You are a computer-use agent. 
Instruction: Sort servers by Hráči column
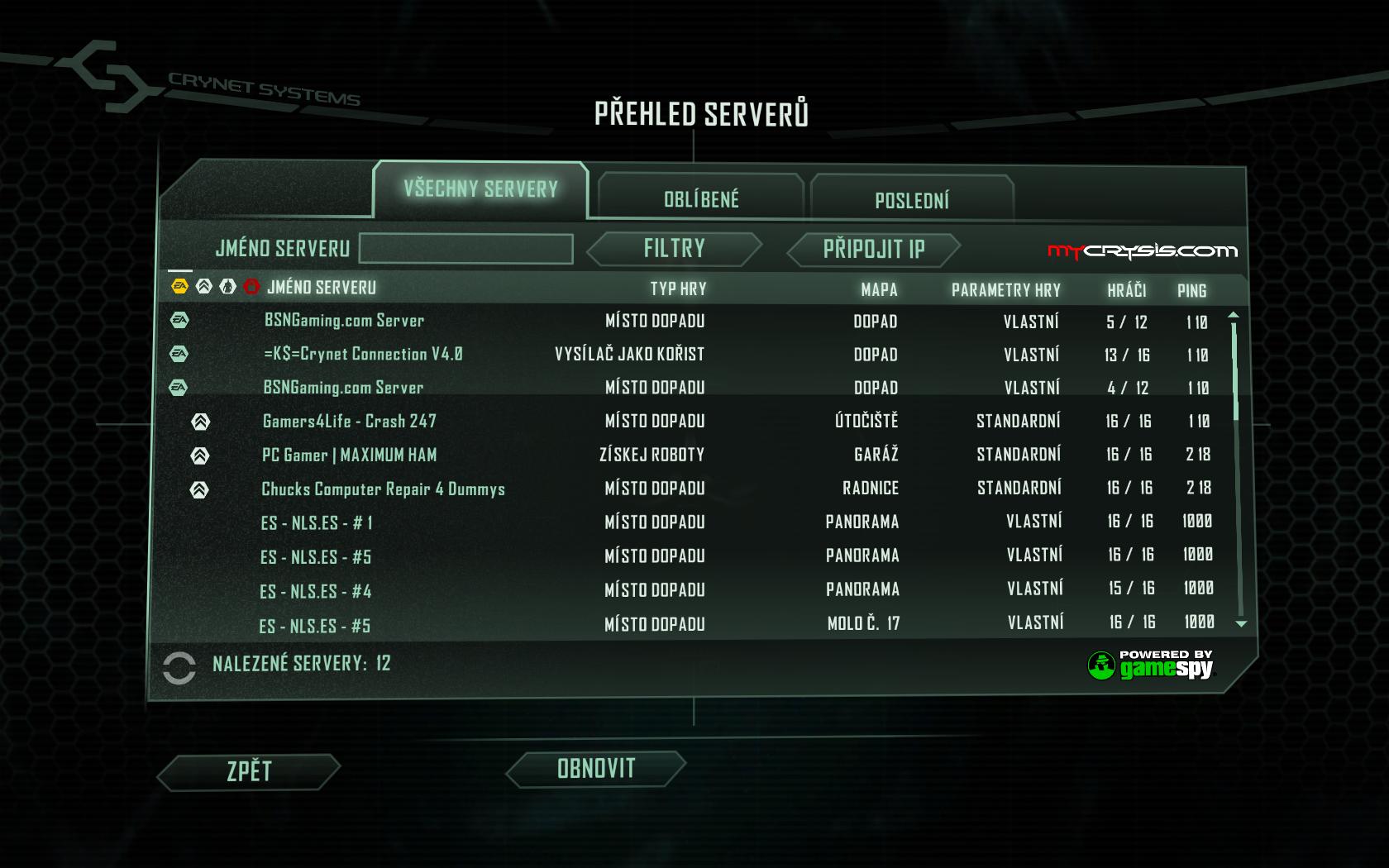point(1126,289)
